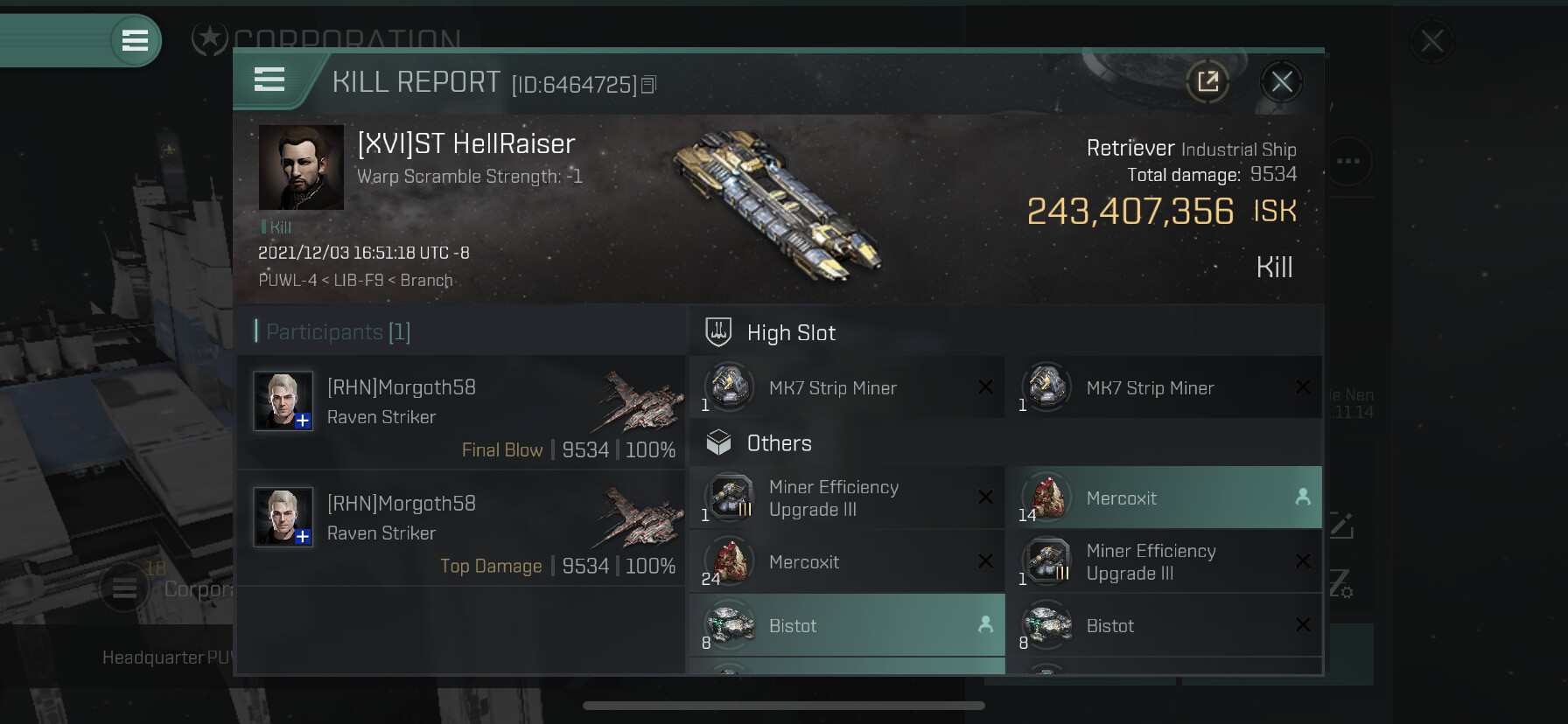1568x724 pixels.
Task: Open the Kill Report hamburger menu
Action: 269,80
